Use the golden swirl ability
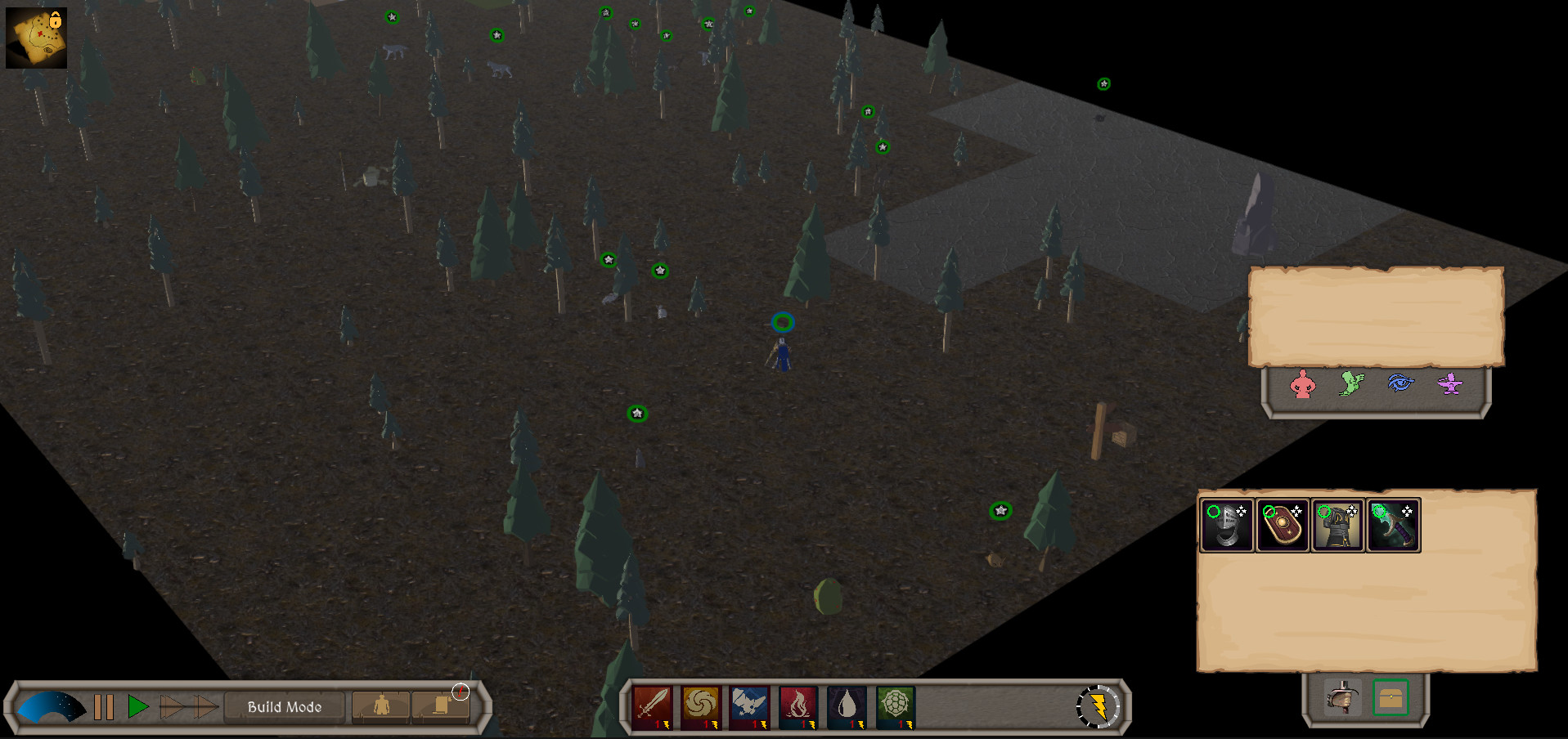This screenshot has width=1568, height=739. pyautogui.click(x=701, y=705)
